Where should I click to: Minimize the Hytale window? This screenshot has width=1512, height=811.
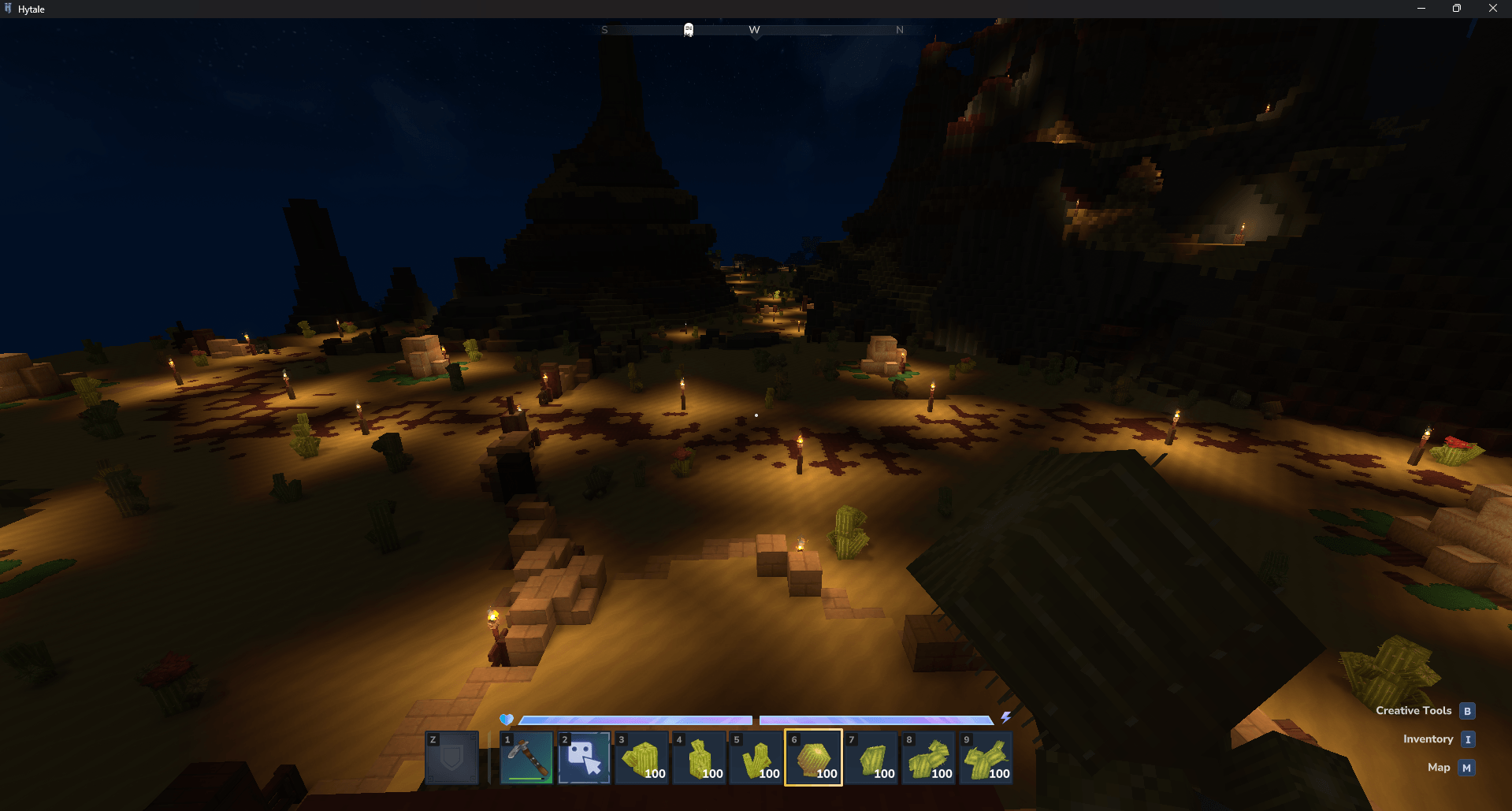[x=1421, y=9]
